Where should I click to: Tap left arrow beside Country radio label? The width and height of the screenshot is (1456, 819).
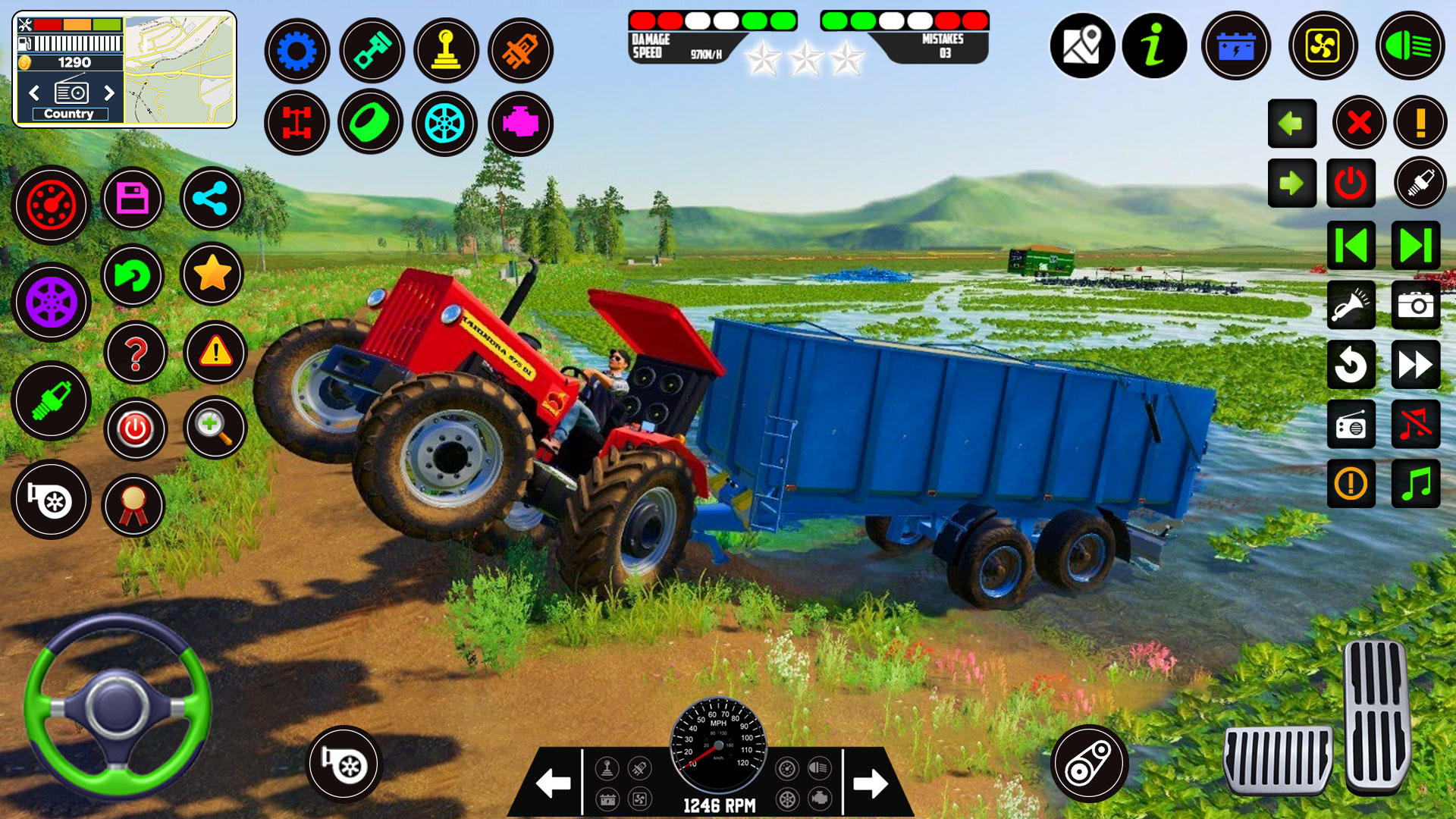[36, 94]
